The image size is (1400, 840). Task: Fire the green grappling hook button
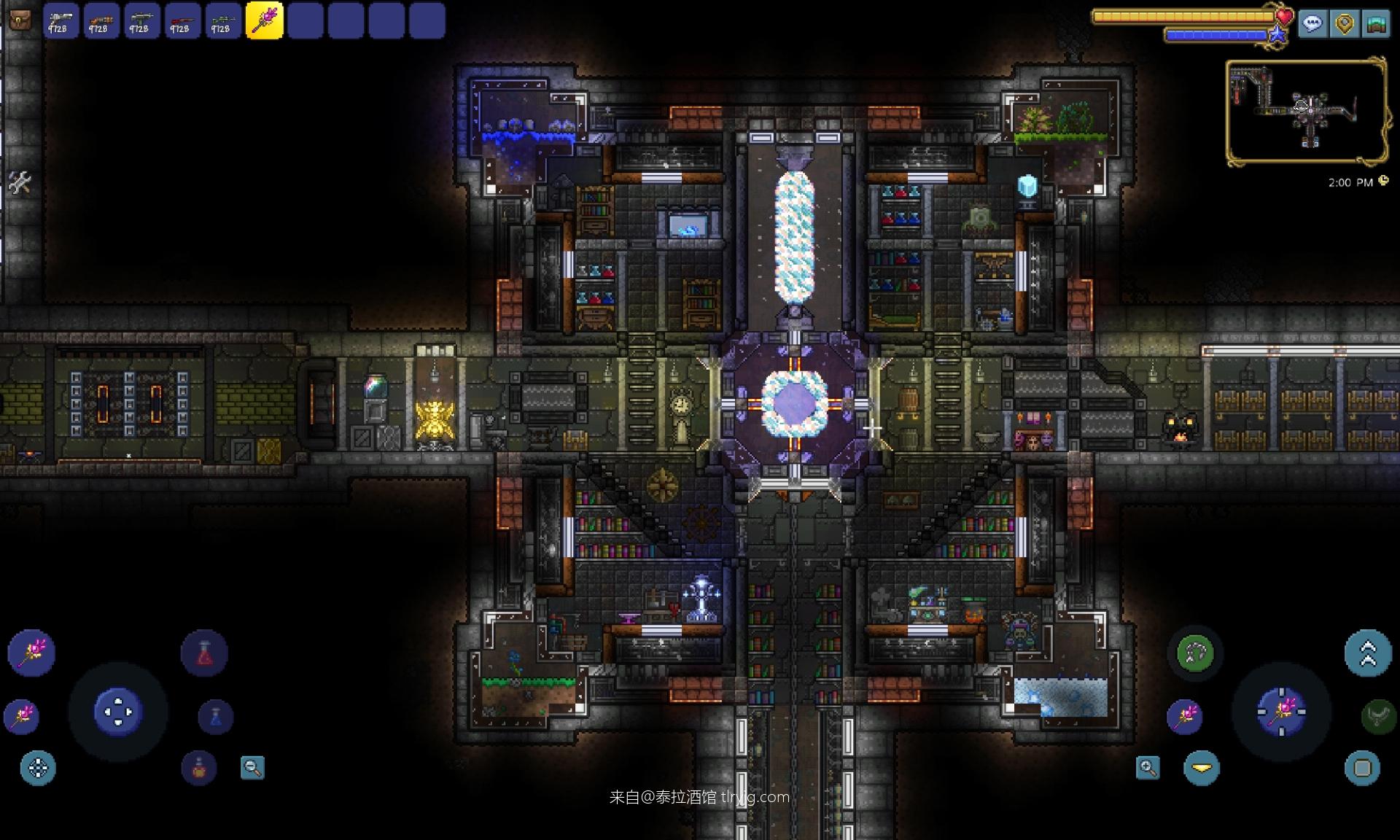tap(1194, 653)
